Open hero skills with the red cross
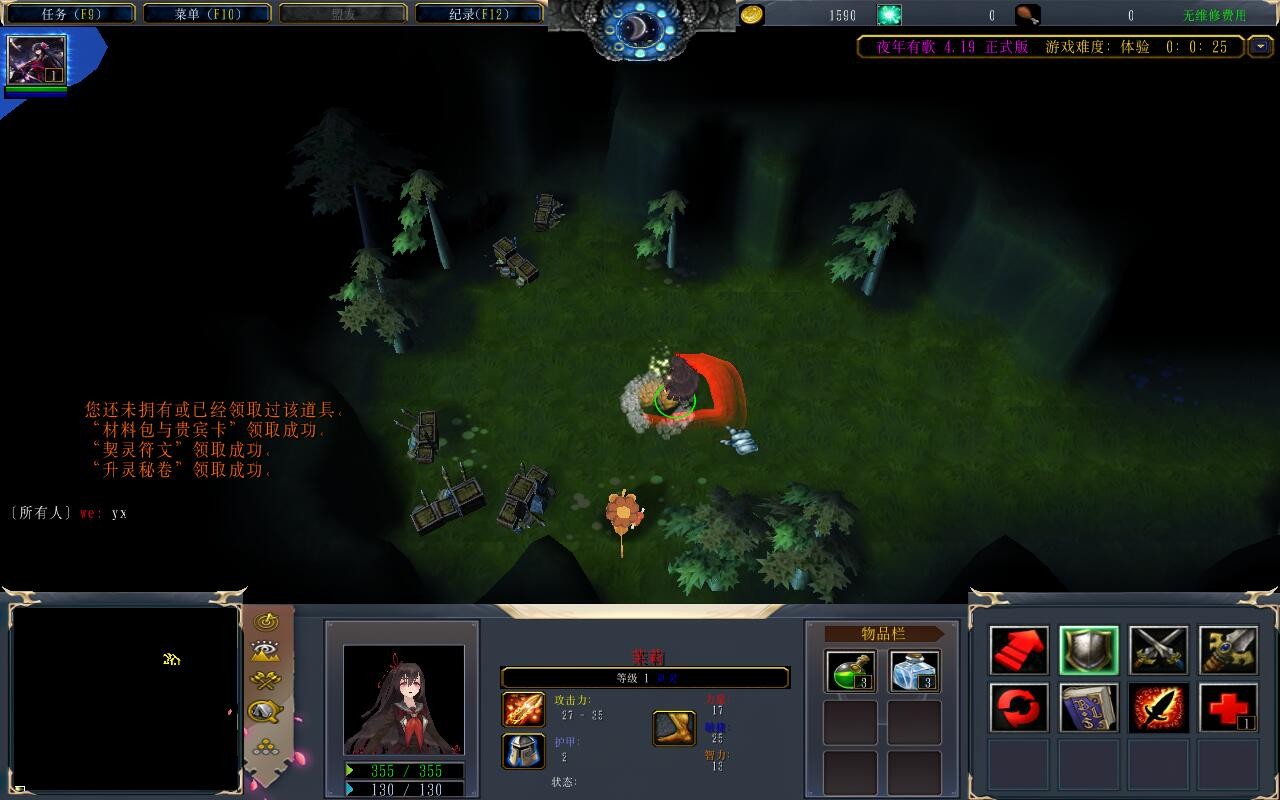 coord(1228,708)
